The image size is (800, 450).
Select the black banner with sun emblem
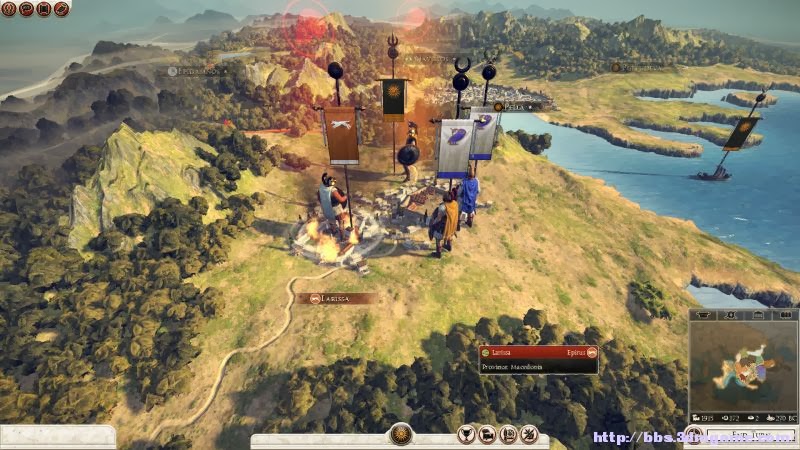[x=394, y=100]
